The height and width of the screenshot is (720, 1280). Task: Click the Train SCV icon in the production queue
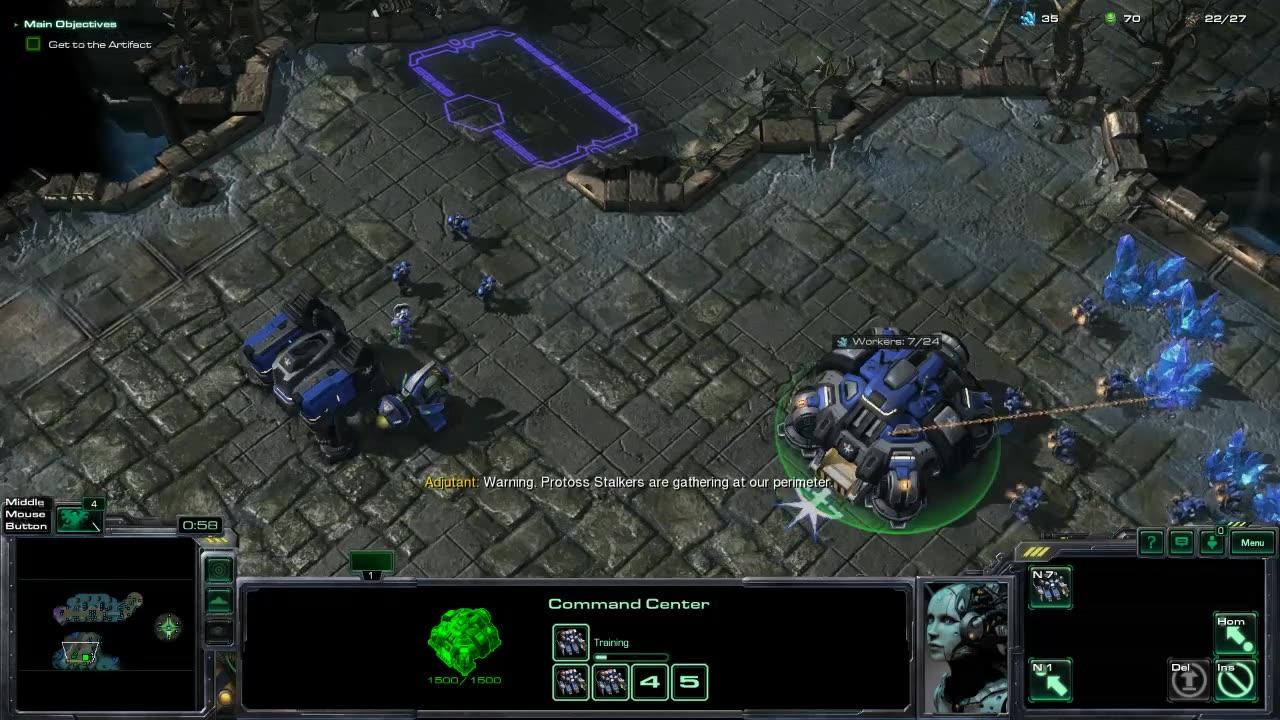pos(571,642)
